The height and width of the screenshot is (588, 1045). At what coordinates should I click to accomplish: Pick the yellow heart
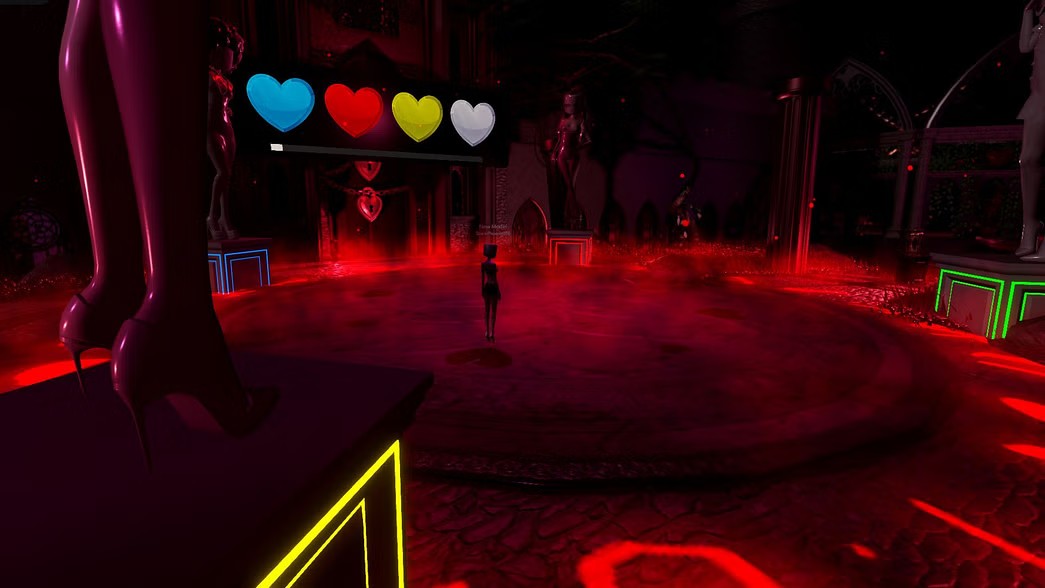pos(417,116)
